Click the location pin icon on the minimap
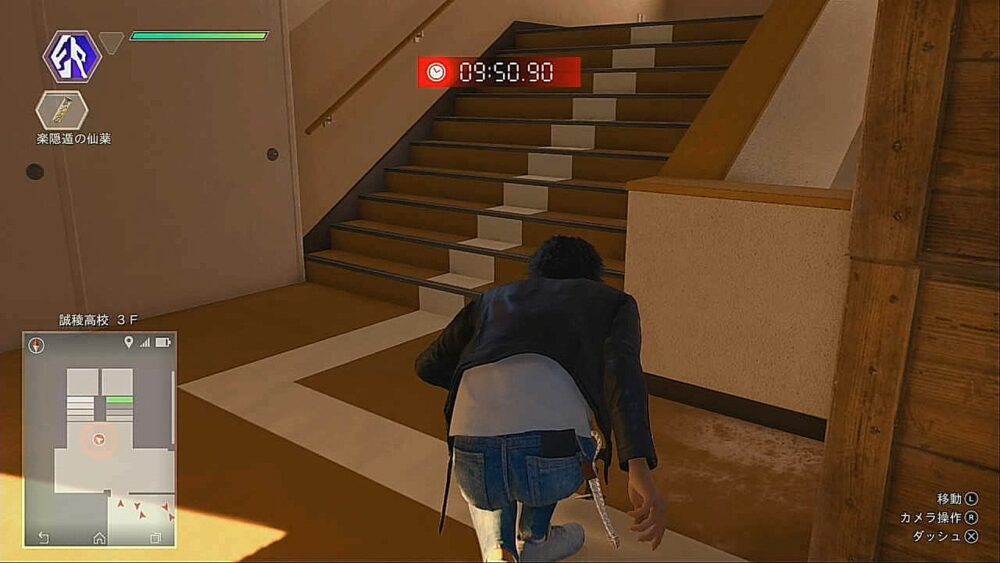This screenshot has height=563, width=1000. pyautogui.click(x=128, y=343)
